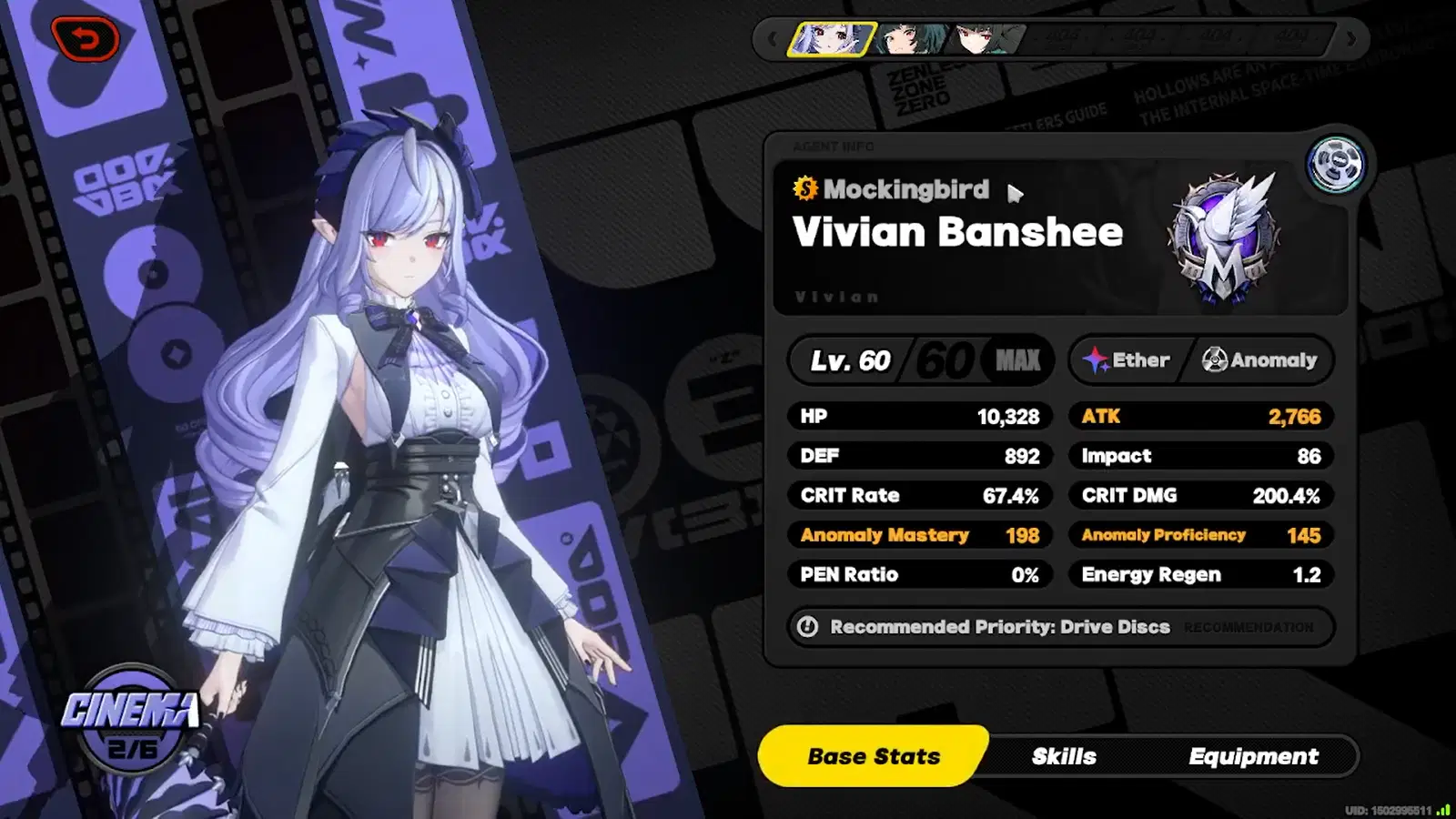Open the film reel icon on agent info card

[x=1332, y=165]
